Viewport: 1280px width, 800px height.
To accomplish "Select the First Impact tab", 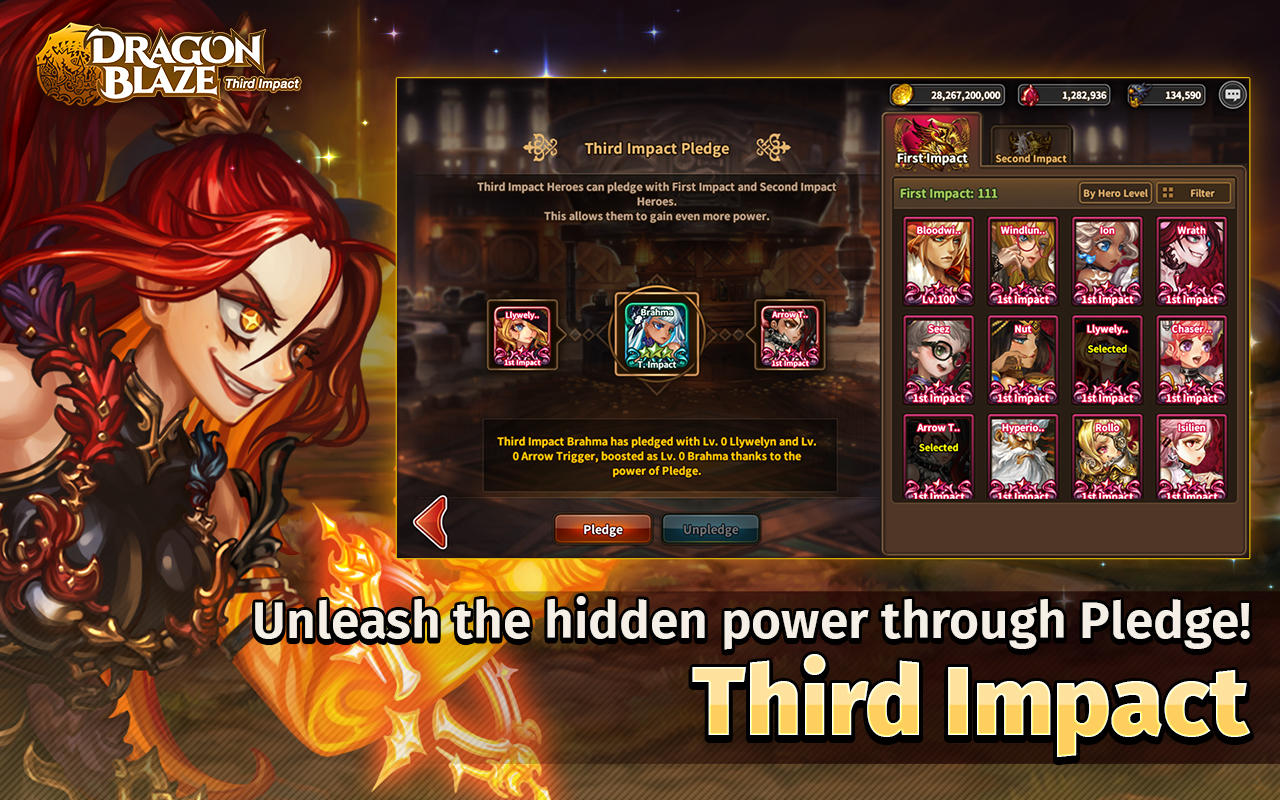I will coord(931,140).
